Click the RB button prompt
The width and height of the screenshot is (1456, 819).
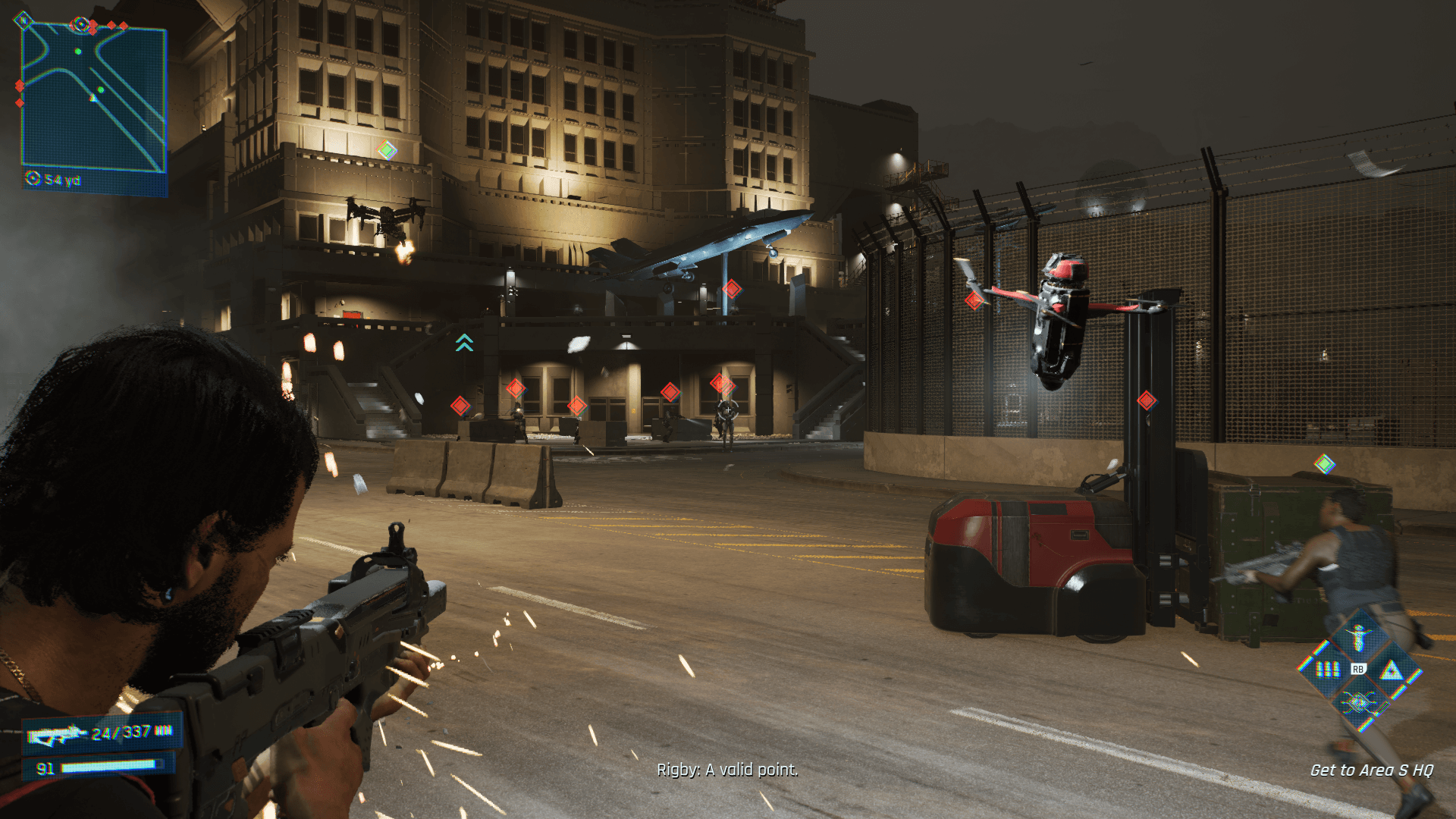(1359, 669)
